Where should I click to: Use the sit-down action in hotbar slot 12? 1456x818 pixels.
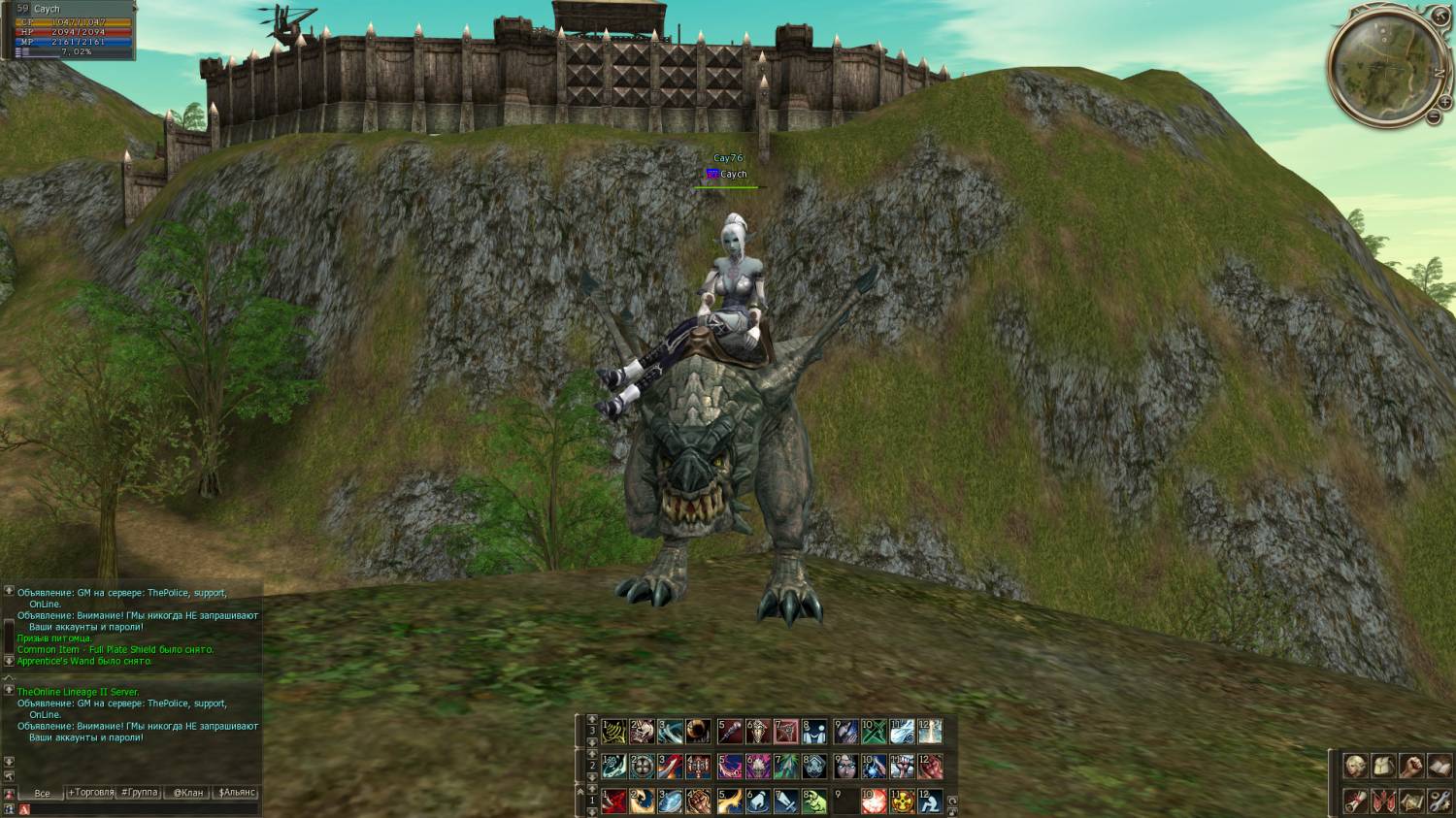pos(930,802)
